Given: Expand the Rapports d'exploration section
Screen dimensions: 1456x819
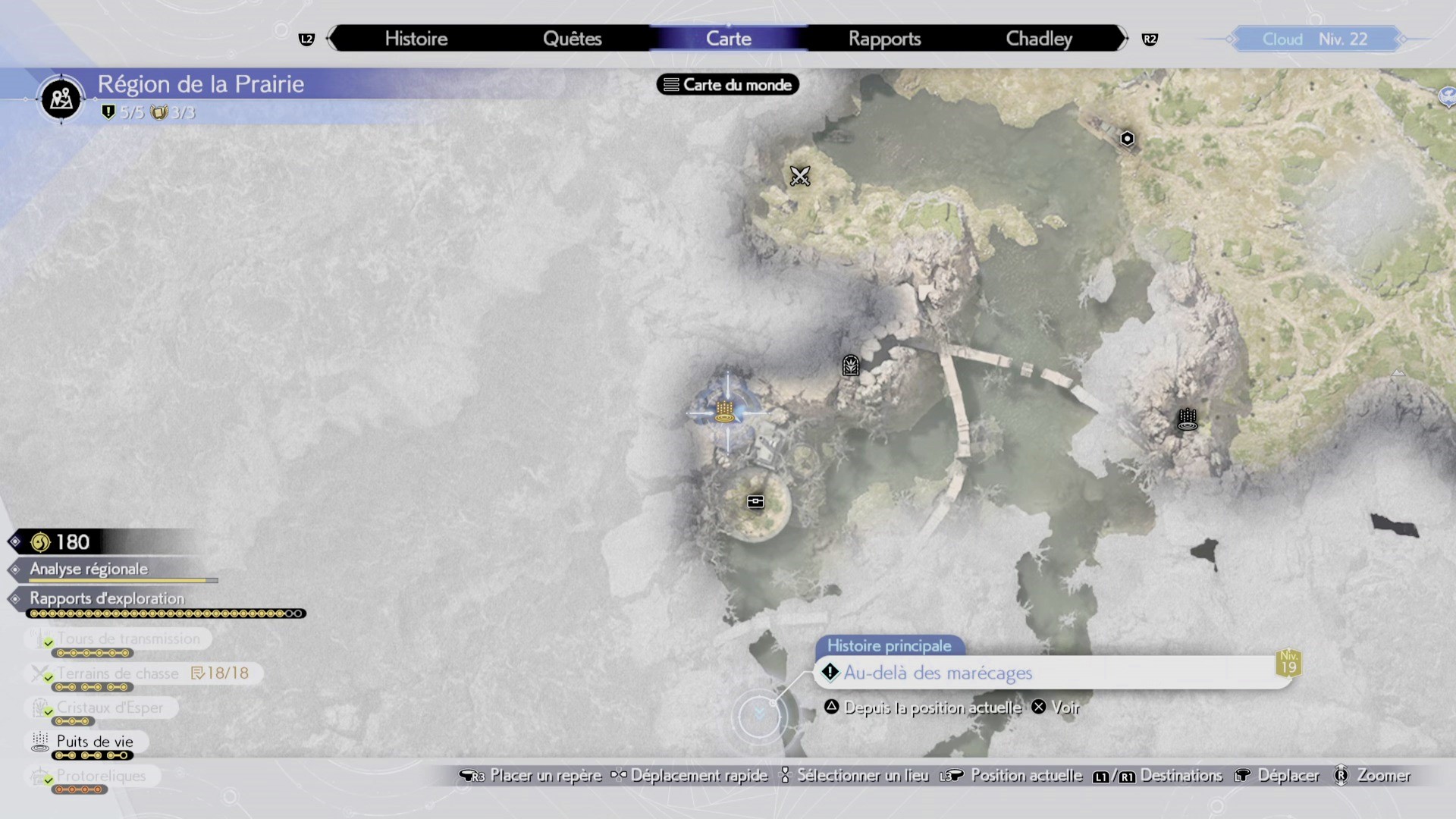Looking at the screenshot, I should 106,599.
